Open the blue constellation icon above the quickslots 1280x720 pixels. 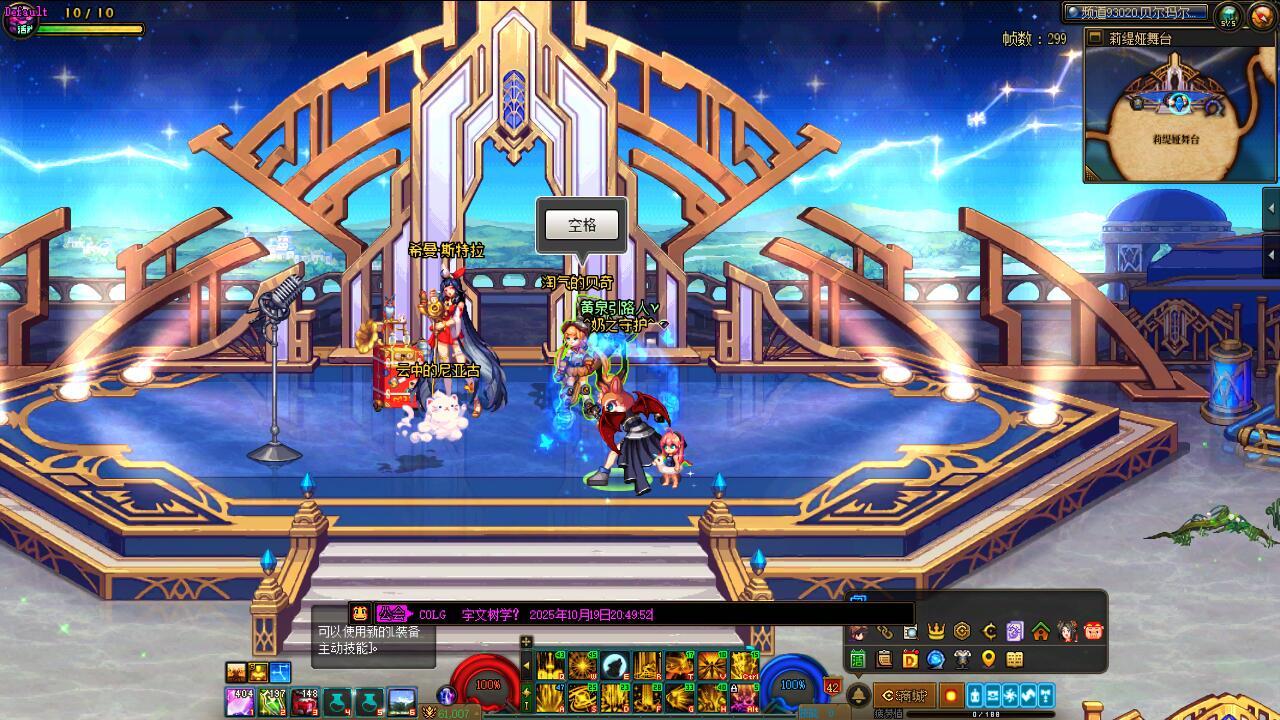281,672
